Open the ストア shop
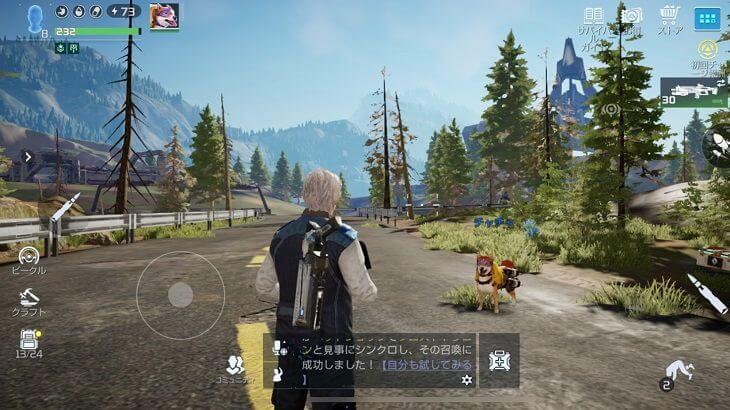 pyautogui.click(x=669, y=19)
